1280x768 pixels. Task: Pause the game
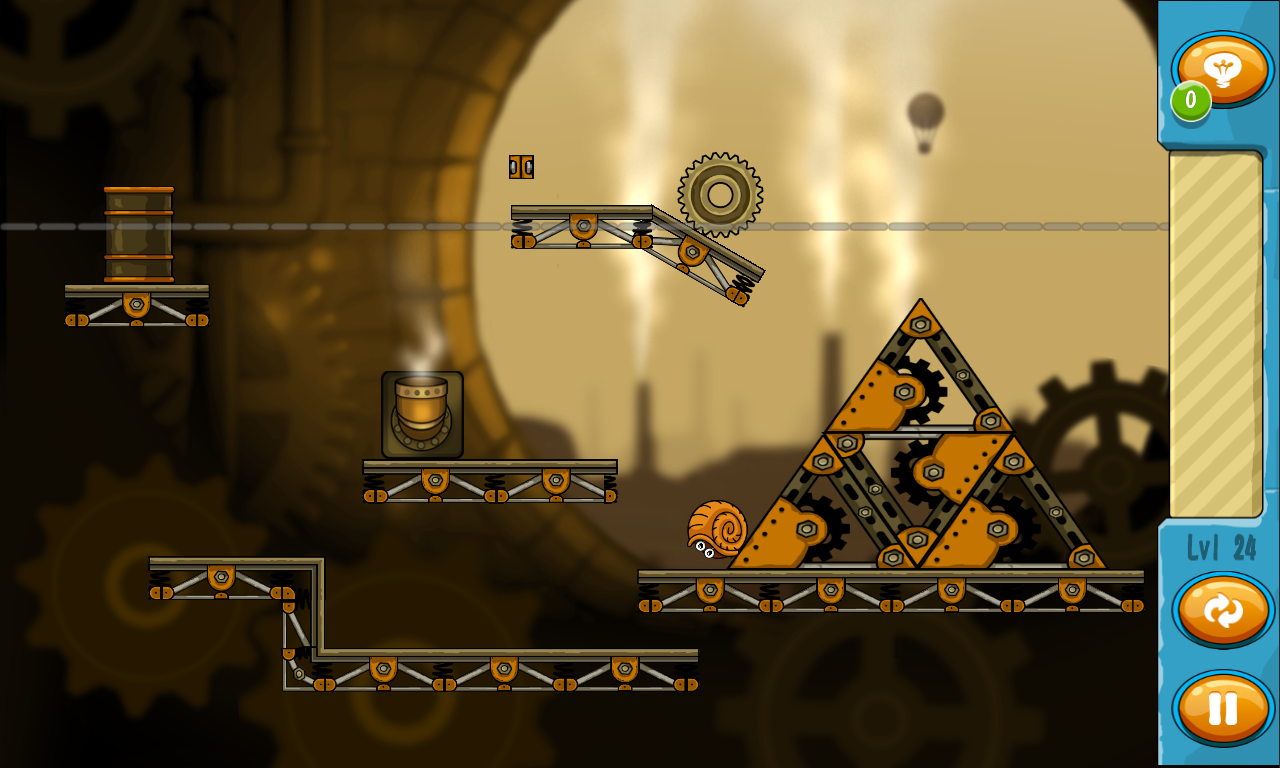pos(1223,708)
